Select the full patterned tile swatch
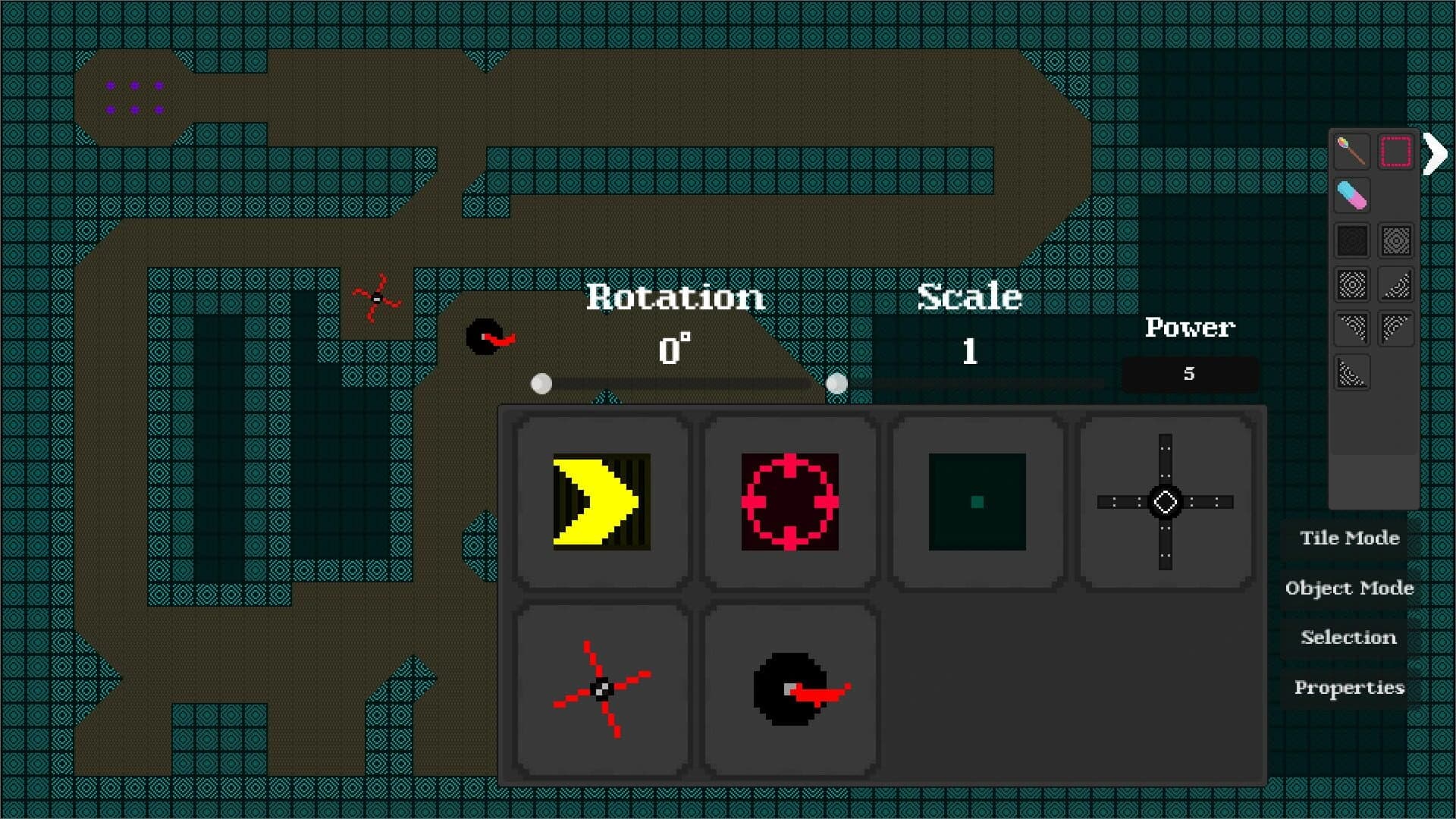The width and height of the screenshot is (1456, 819). point(1396,240)
